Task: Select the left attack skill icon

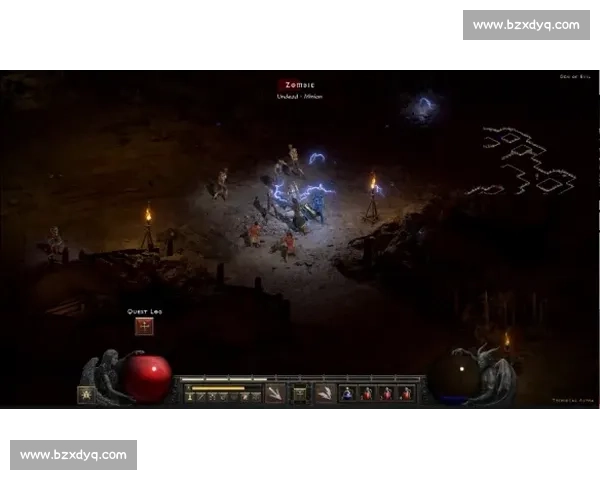Action: click(275, 393)
